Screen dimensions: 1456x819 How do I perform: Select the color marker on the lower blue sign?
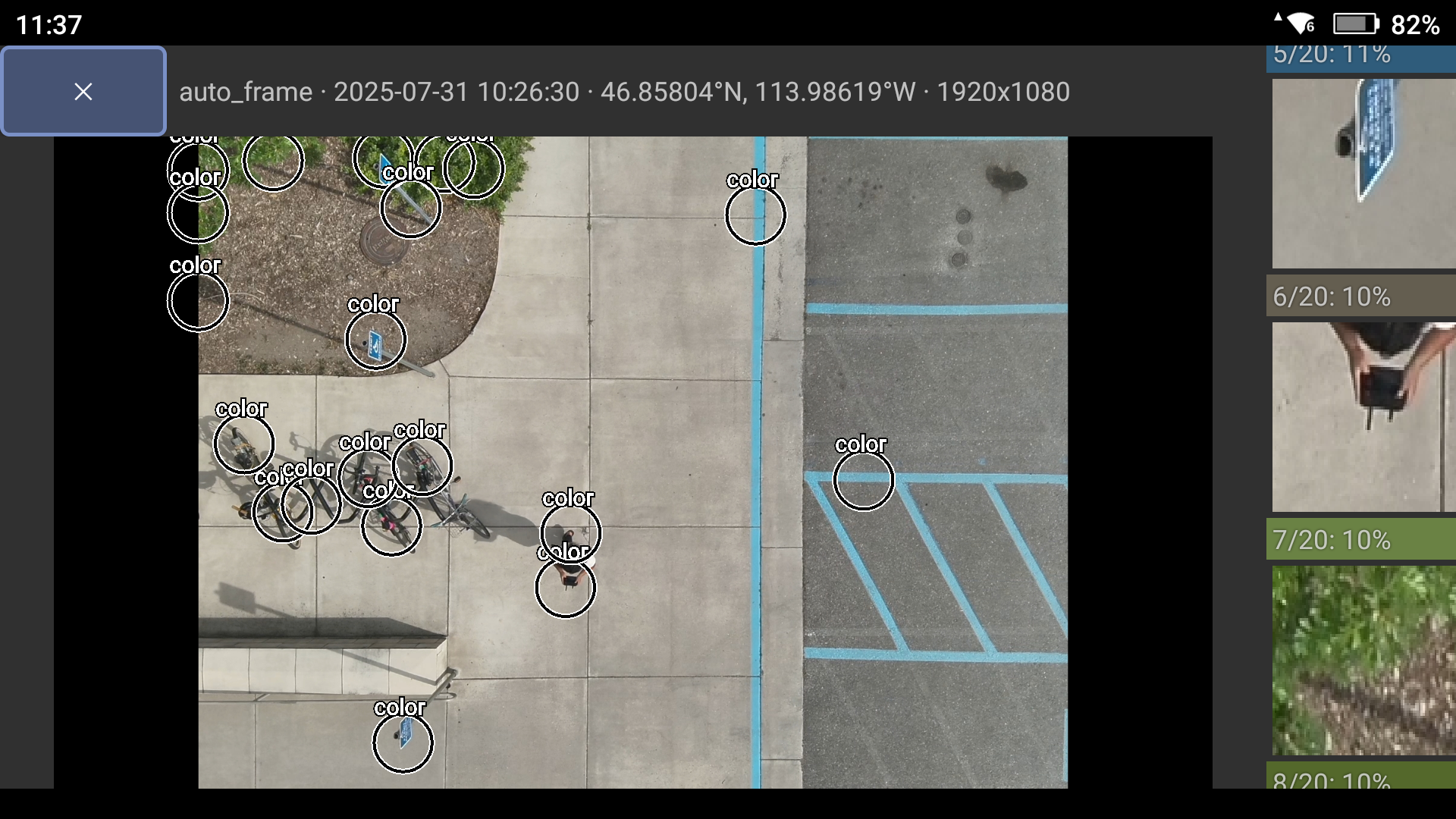coord(403,744)
